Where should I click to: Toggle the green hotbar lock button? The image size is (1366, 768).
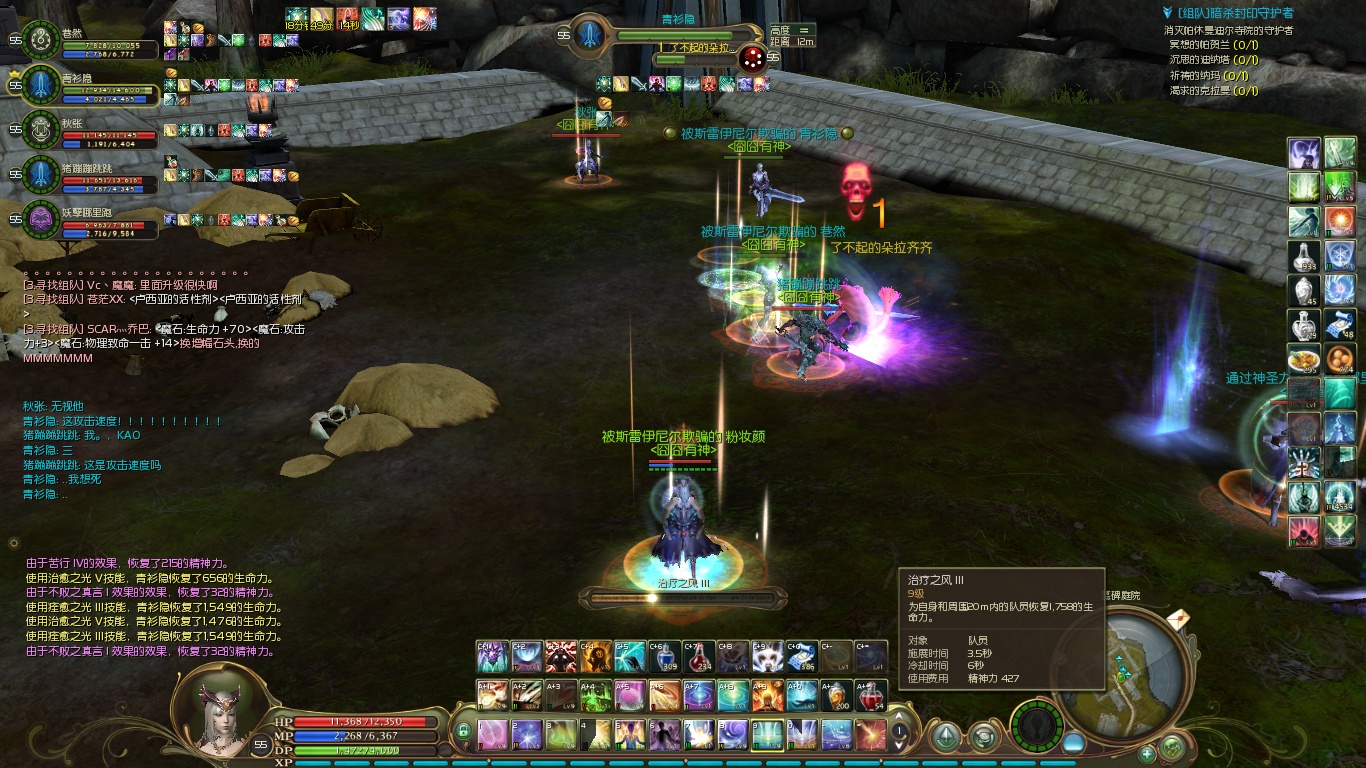tap(463, 732)
